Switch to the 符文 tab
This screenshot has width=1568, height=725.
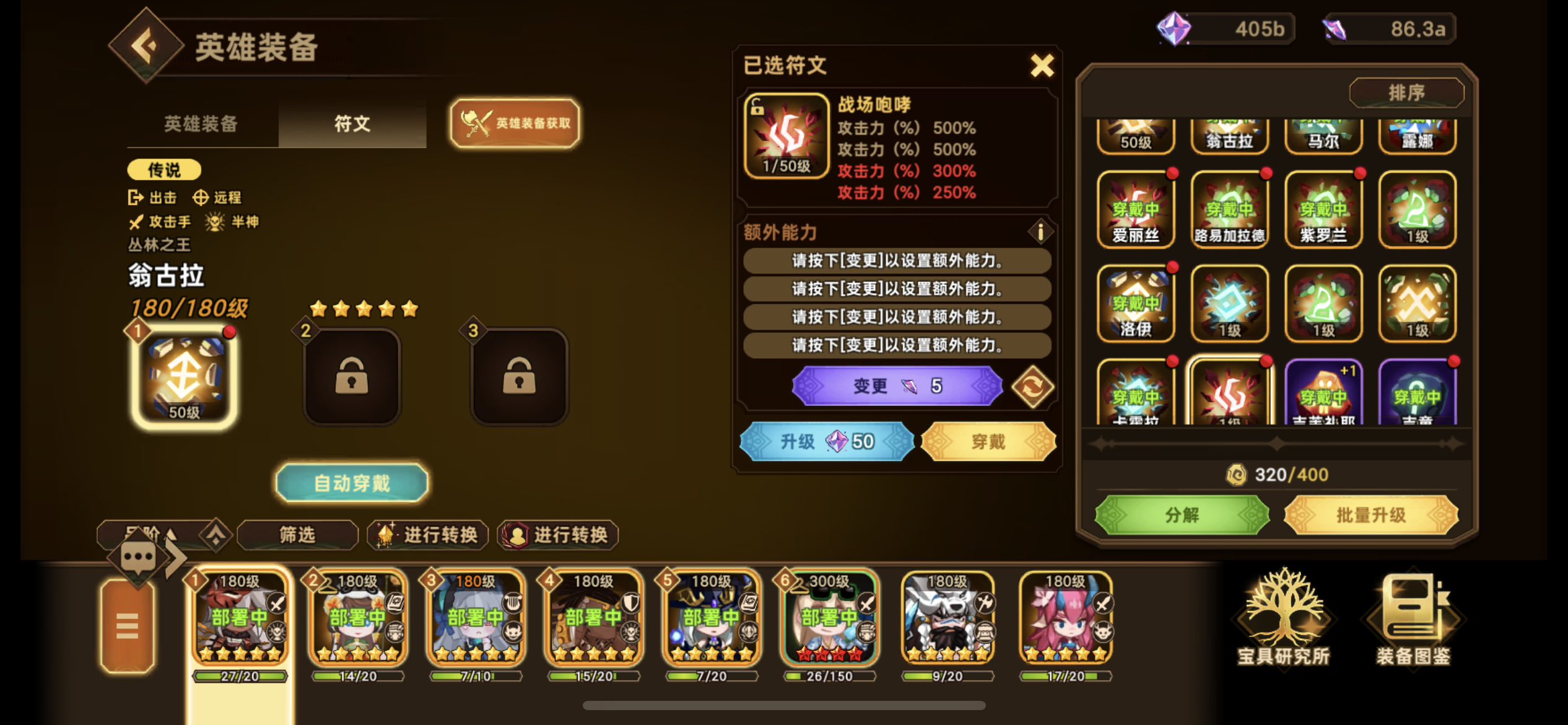(x=352, y=125)
